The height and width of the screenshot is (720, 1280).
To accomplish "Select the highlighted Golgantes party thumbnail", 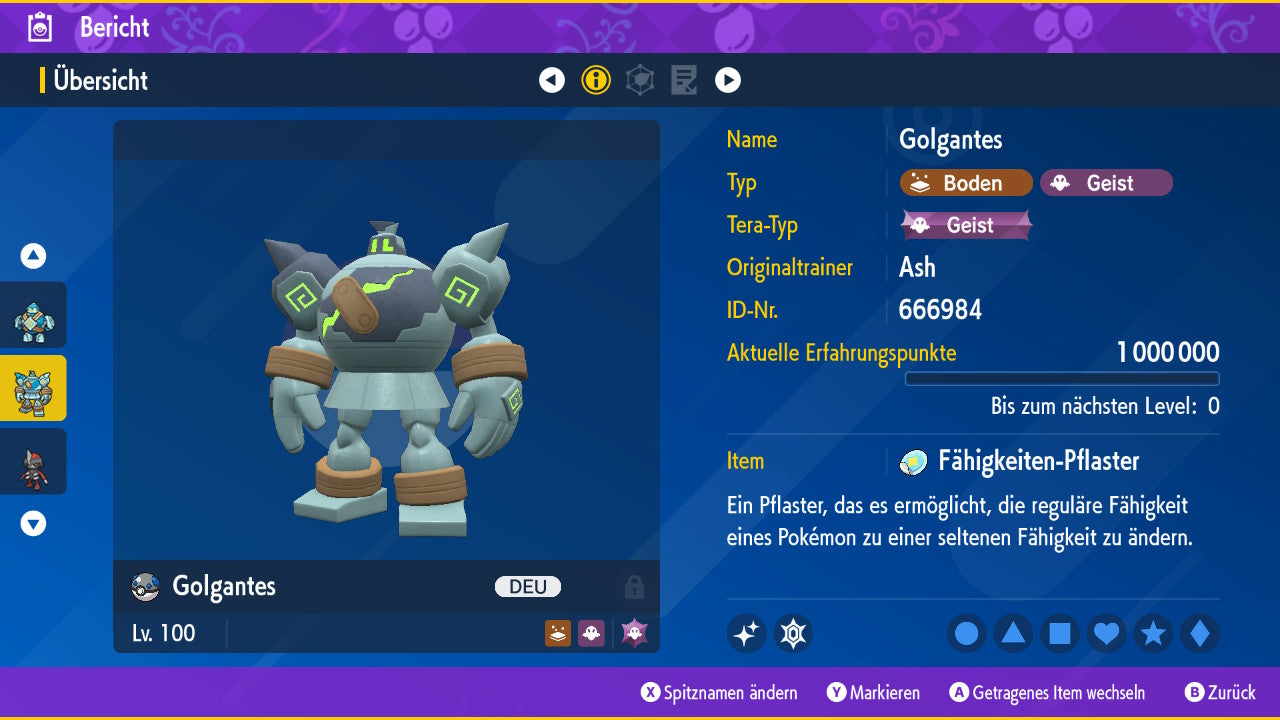I will click(x=33, y=388).
